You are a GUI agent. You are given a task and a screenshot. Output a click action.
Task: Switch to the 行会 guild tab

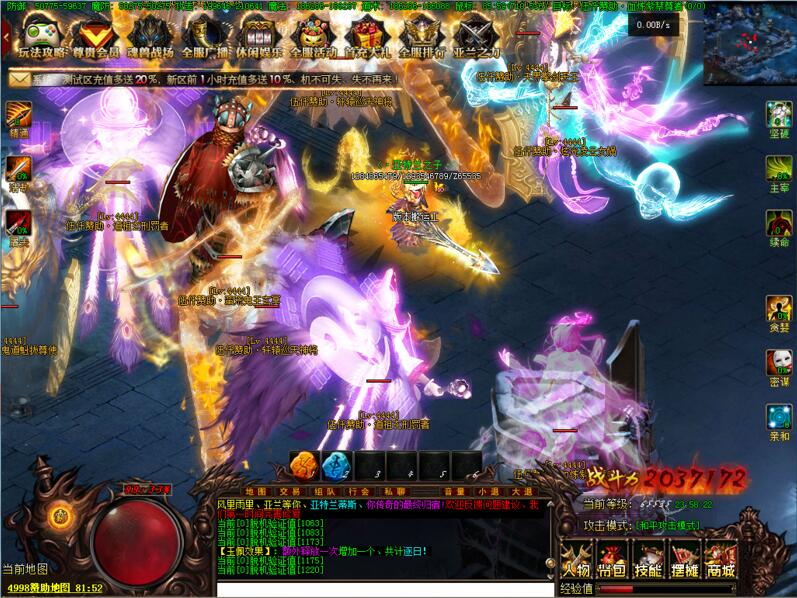359,491
